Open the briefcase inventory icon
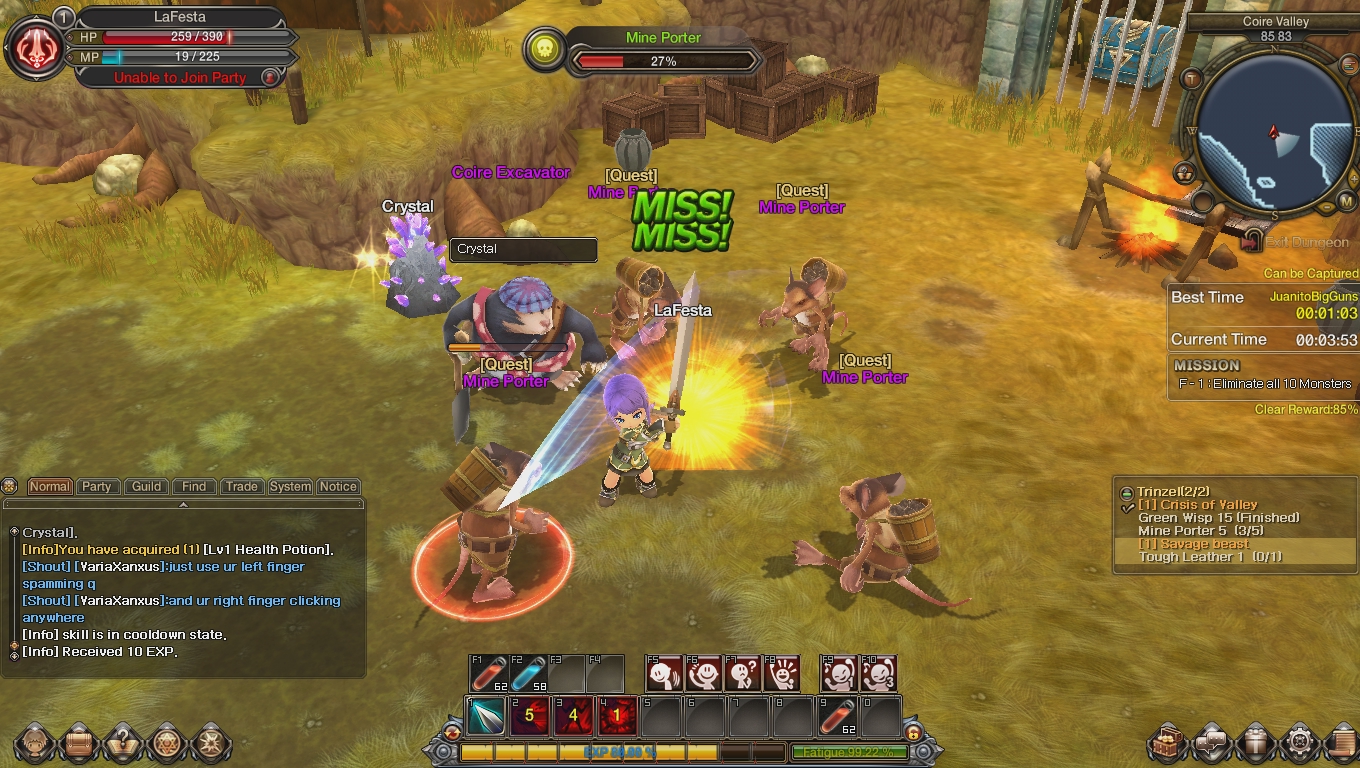1360x768 pixels. [x=78, y=744]
